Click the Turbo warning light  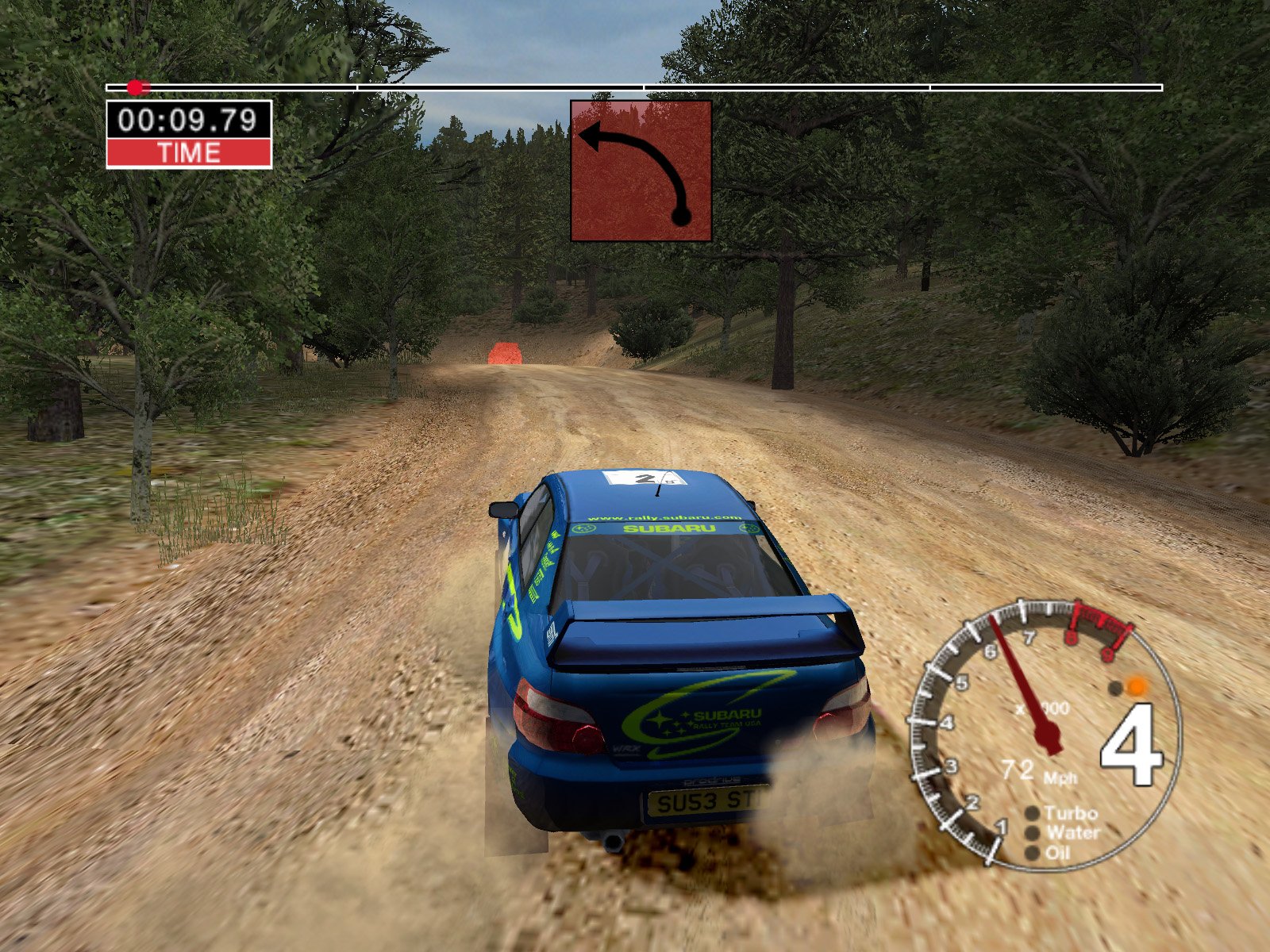[x=1032, y=813]
